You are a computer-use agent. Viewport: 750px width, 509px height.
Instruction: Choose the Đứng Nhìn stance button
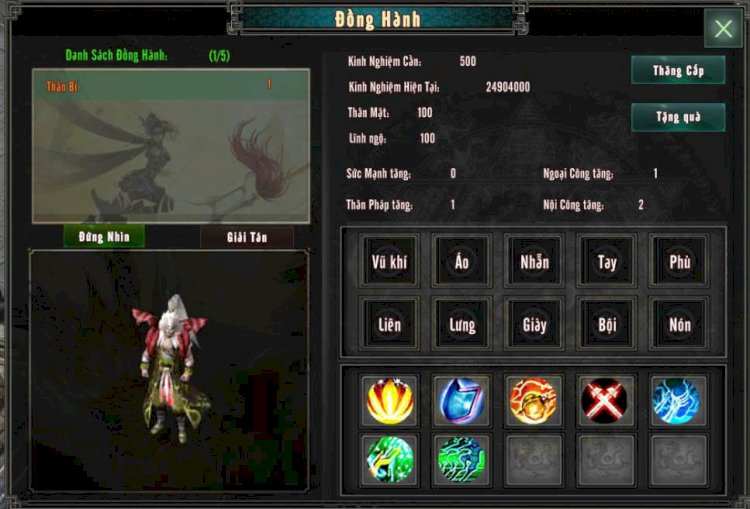[x=104, y=236]
